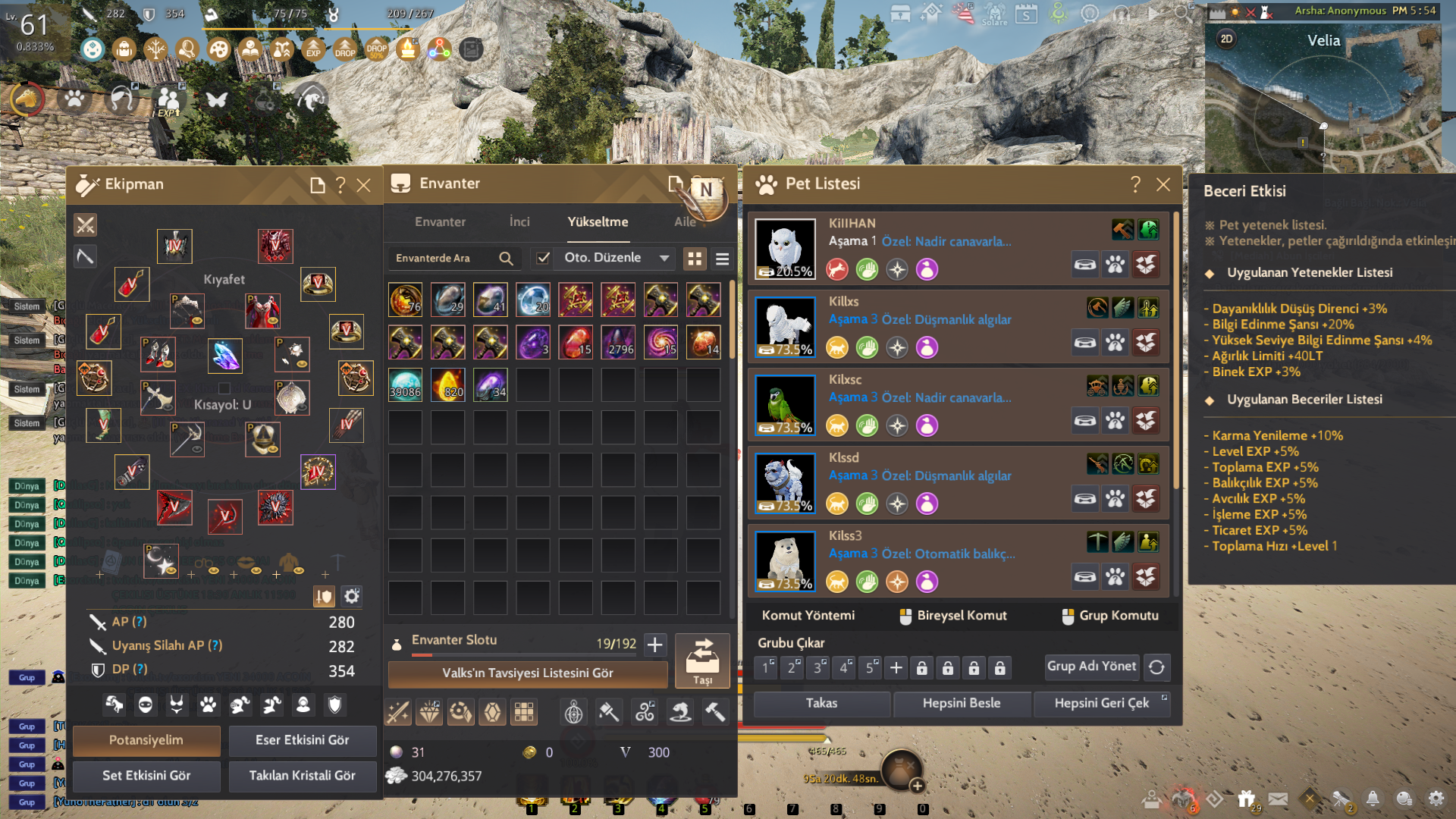
Task: Toggle the Oto. Düzenle checkbox
Action: [543, 258]
